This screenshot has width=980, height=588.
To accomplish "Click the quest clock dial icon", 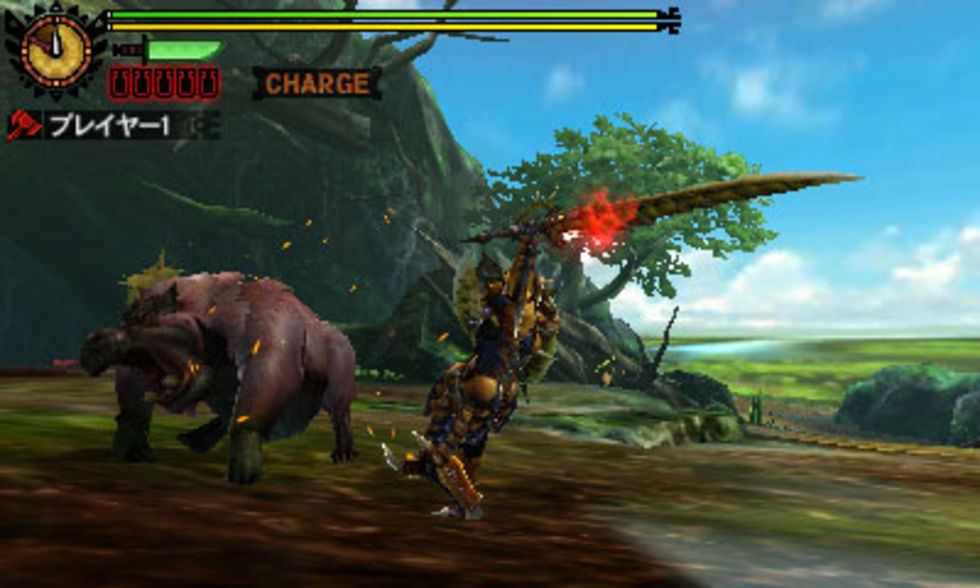I will click(55, 48).
